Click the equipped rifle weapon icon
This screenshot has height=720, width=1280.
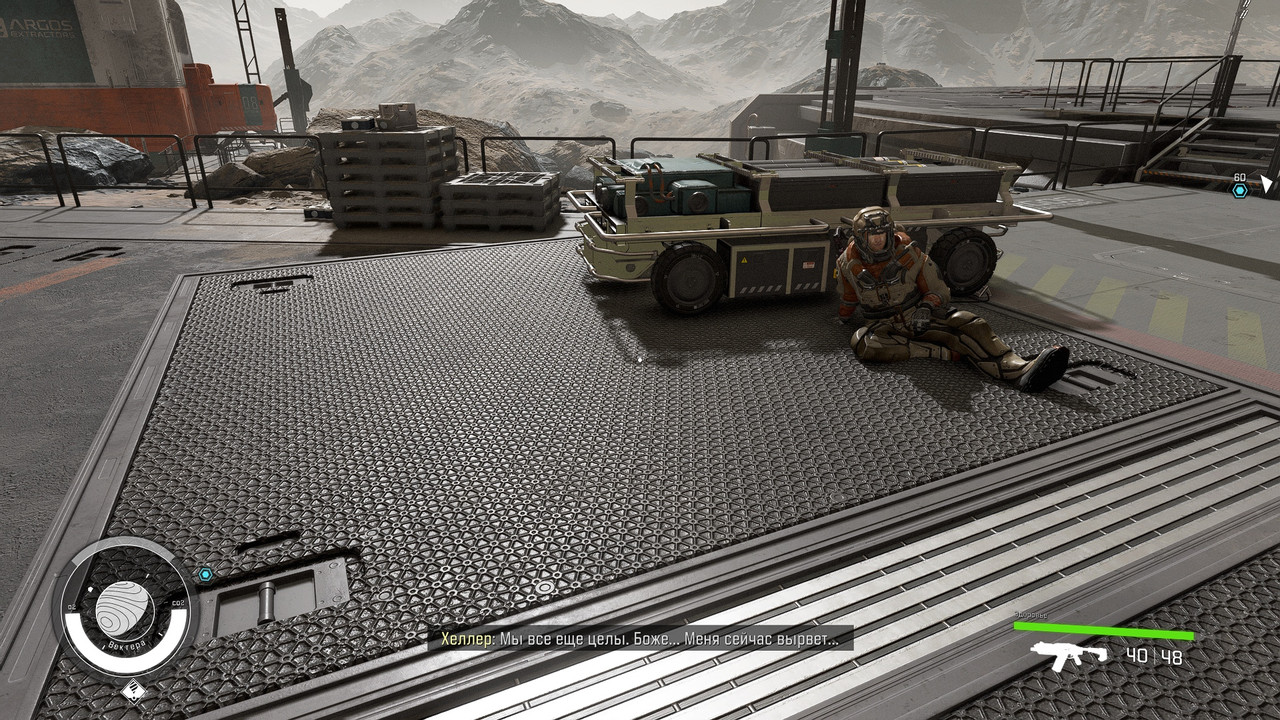click(x=1069, y=656)
